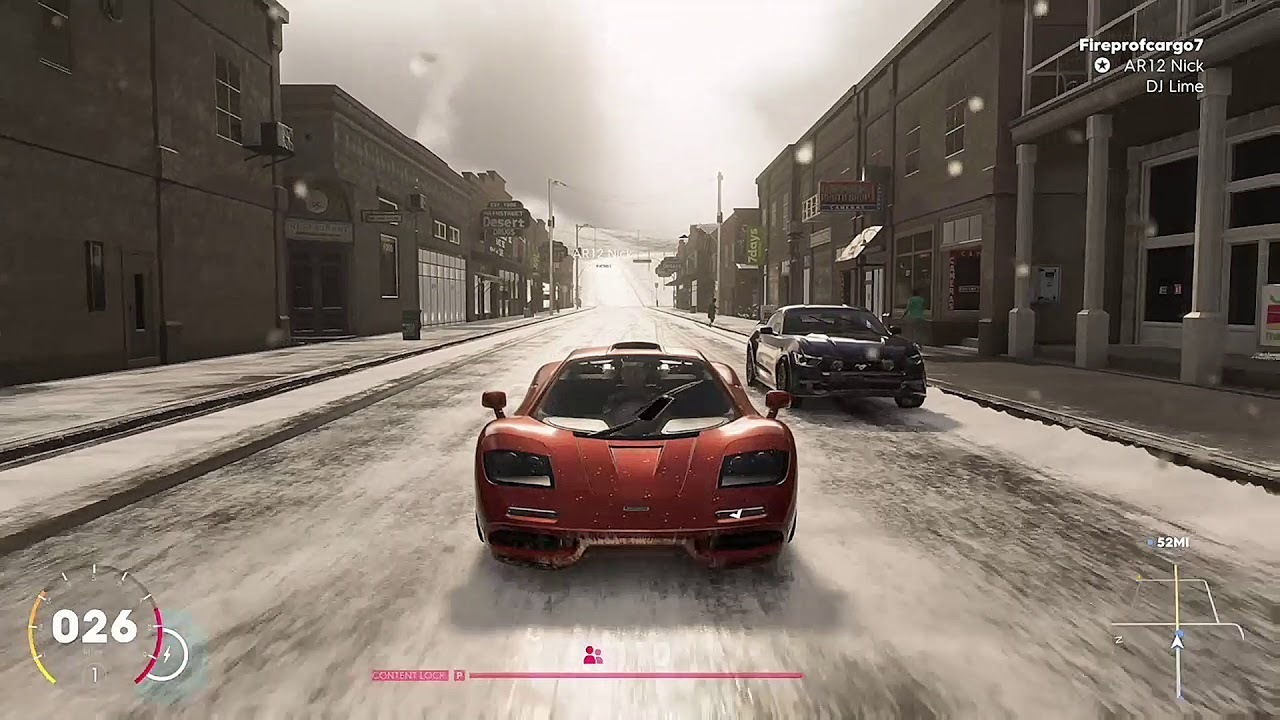
Task: Activate the nitro lightning bolt gauge
Action: coord(170,654)
